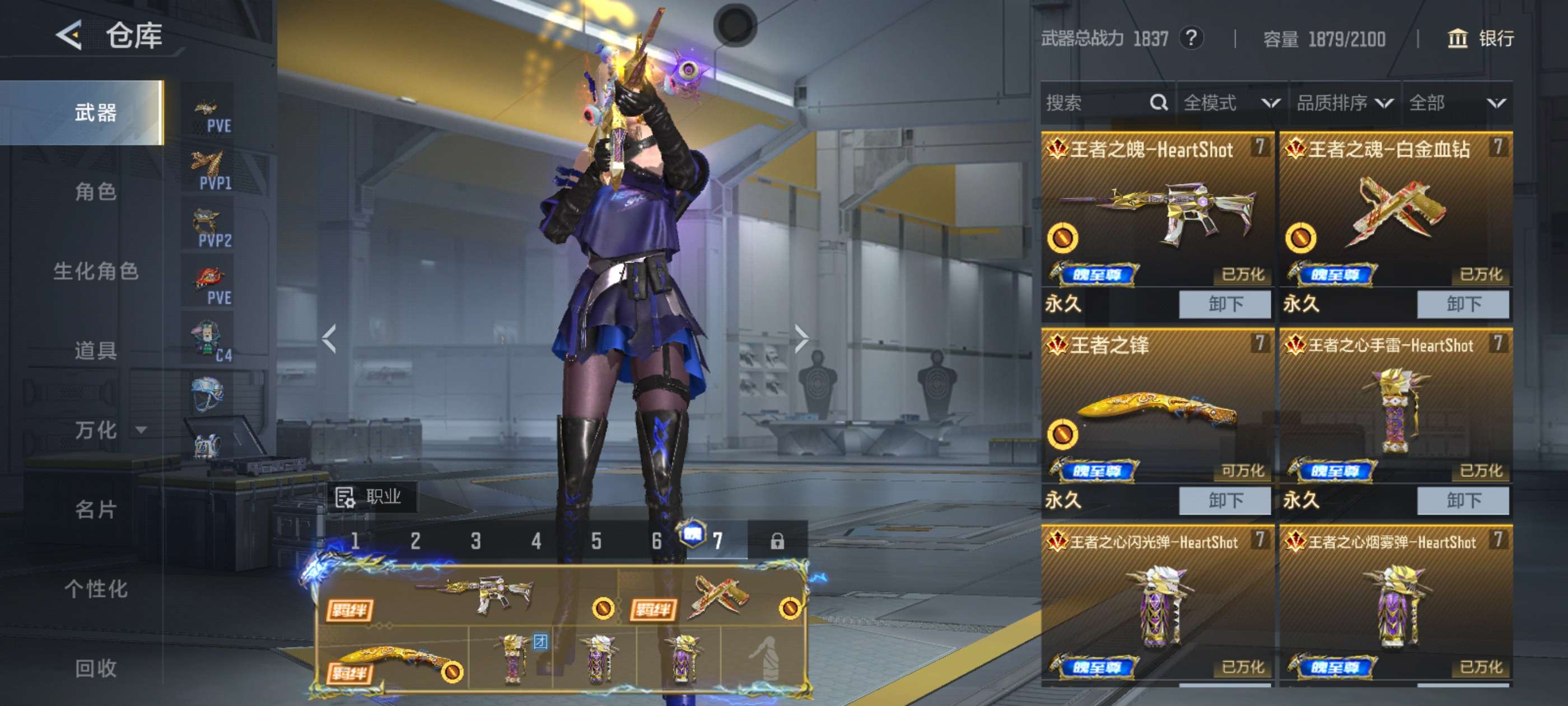Open the 回收 section
Screen dimensions: 1568x706
click(96, 668)
